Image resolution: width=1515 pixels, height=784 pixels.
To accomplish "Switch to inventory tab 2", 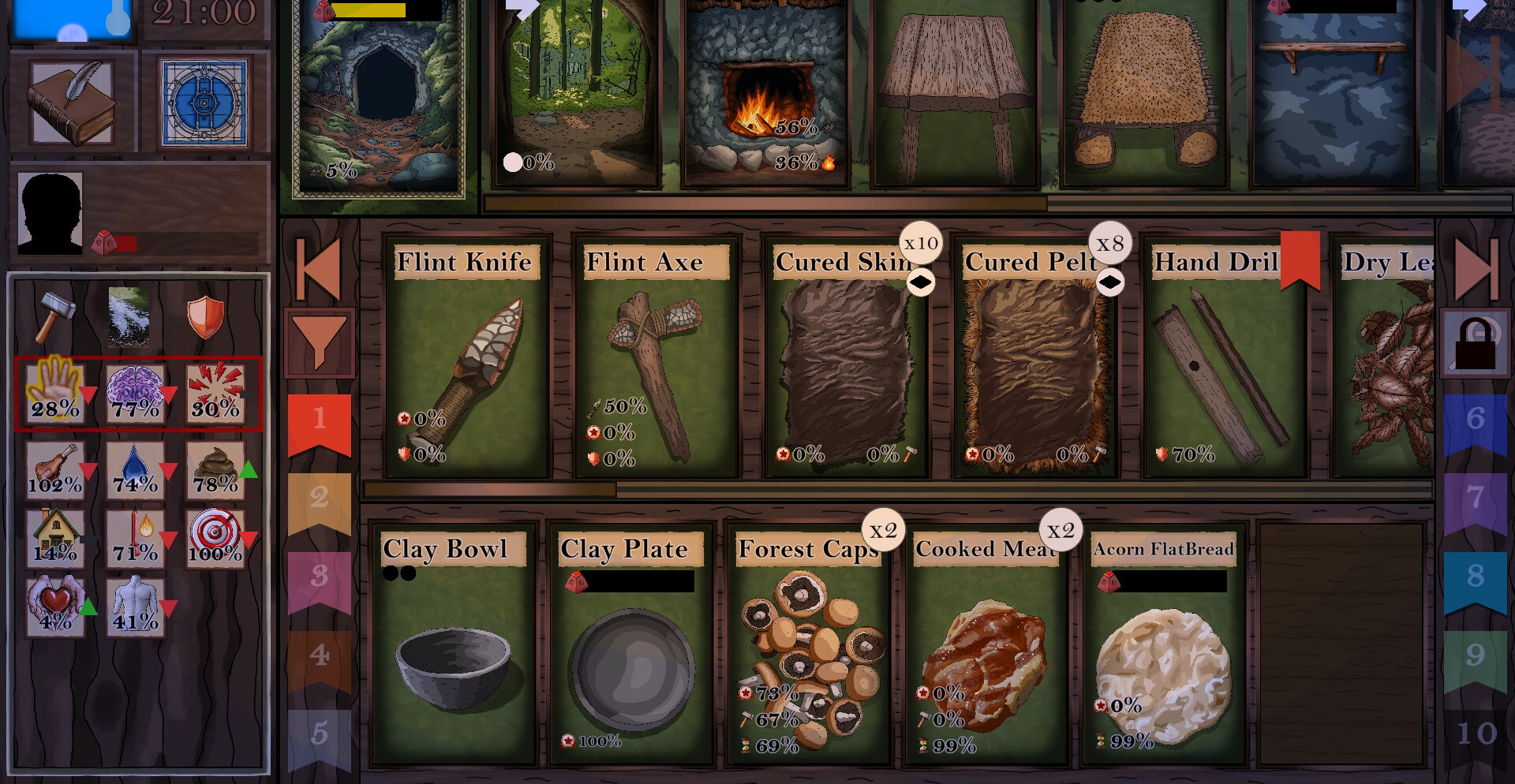I will [320, 498].
